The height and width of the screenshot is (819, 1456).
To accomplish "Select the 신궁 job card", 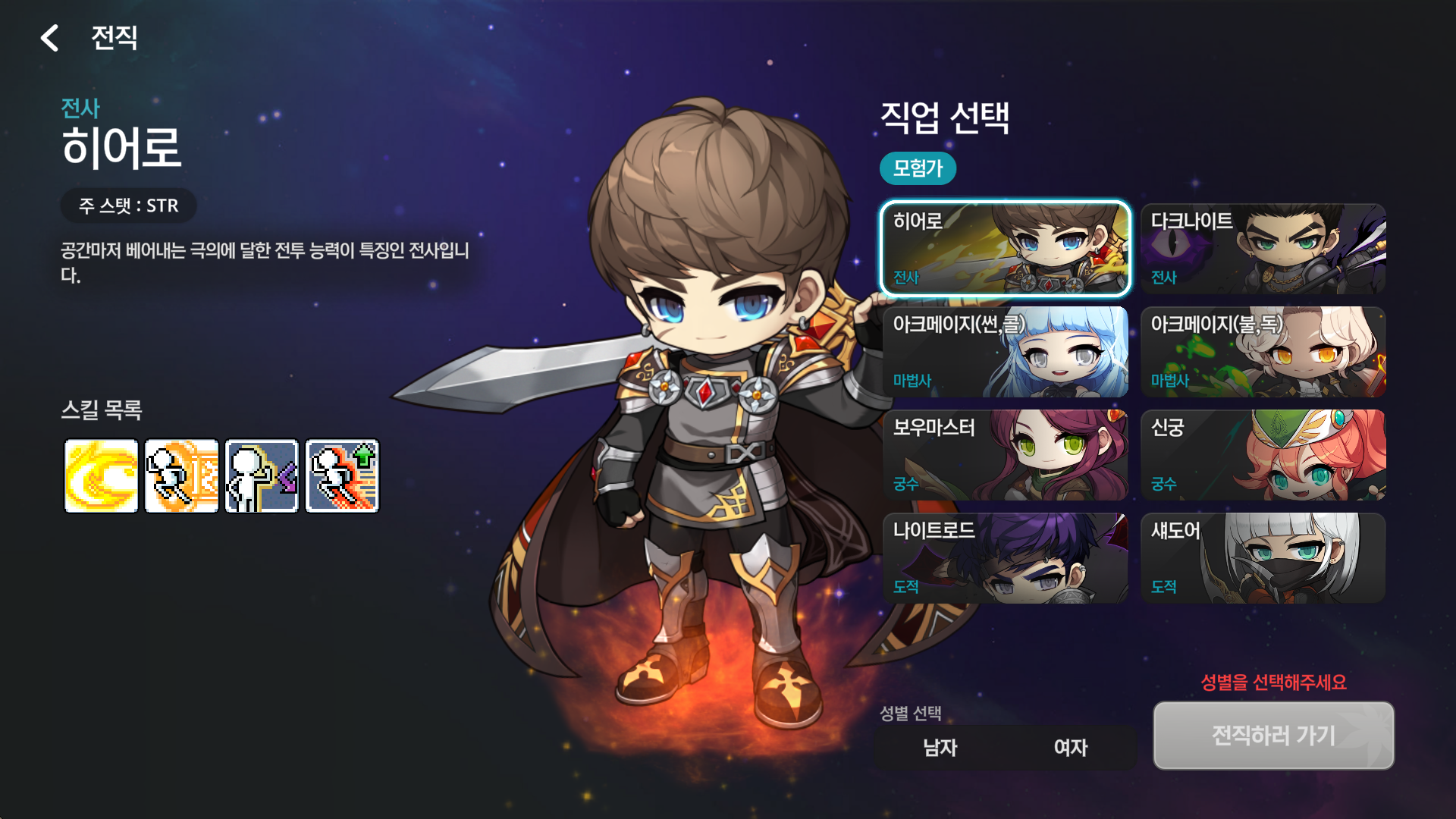I will click(1263, 454).
